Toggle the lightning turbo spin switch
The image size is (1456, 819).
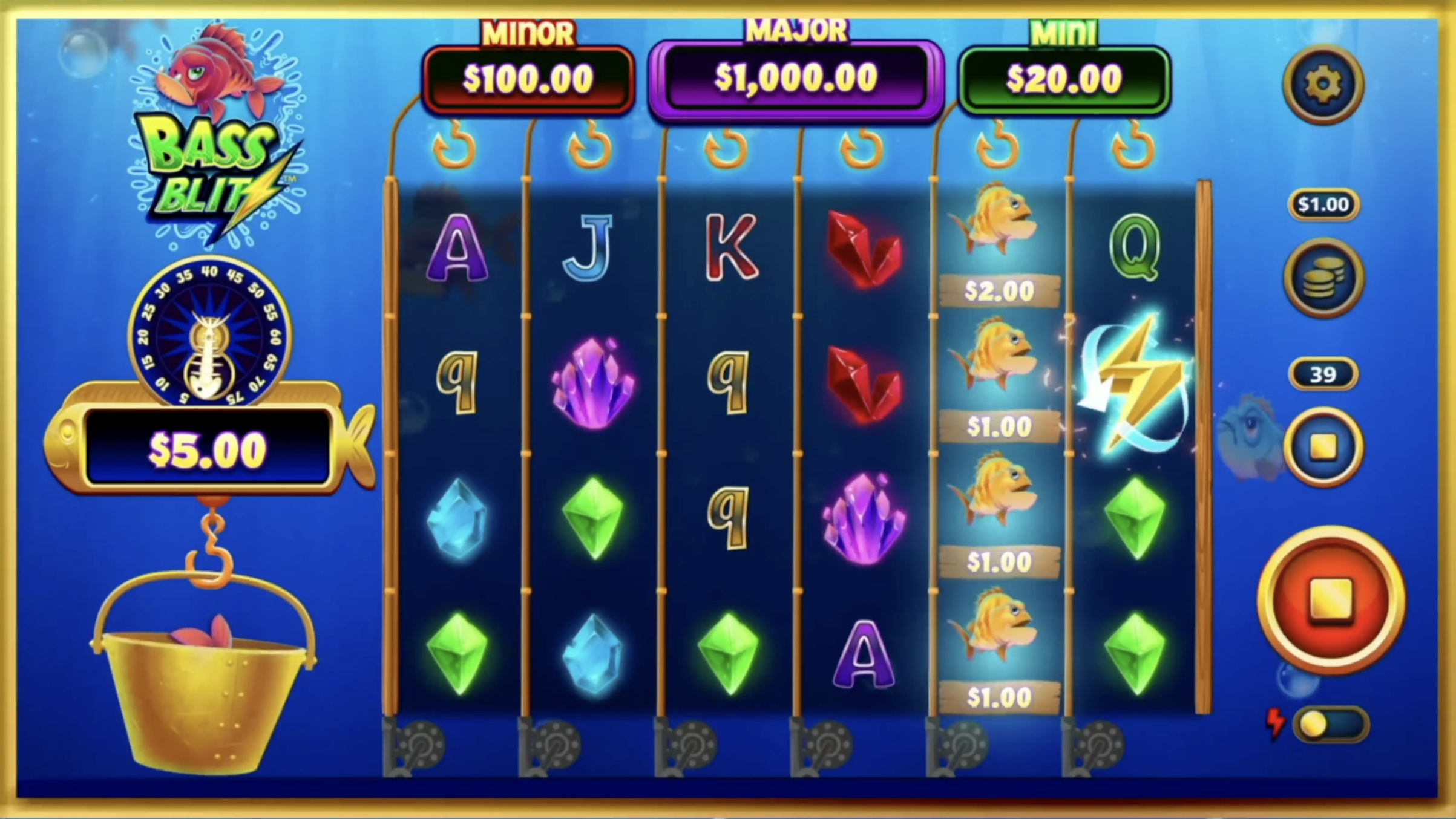[1329, 725]
